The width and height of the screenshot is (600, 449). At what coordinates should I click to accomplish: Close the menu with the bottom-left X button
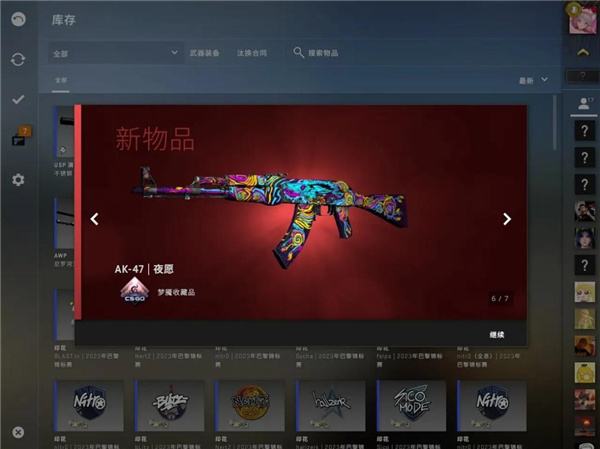point(18,432)
